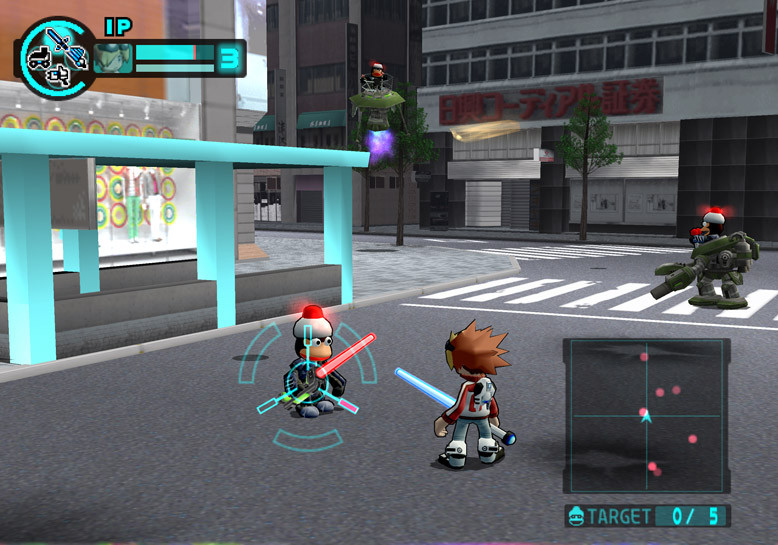The image size is (778, 545).
Task: Click the monkey TARGET counter icon
Action: (575, 517)
